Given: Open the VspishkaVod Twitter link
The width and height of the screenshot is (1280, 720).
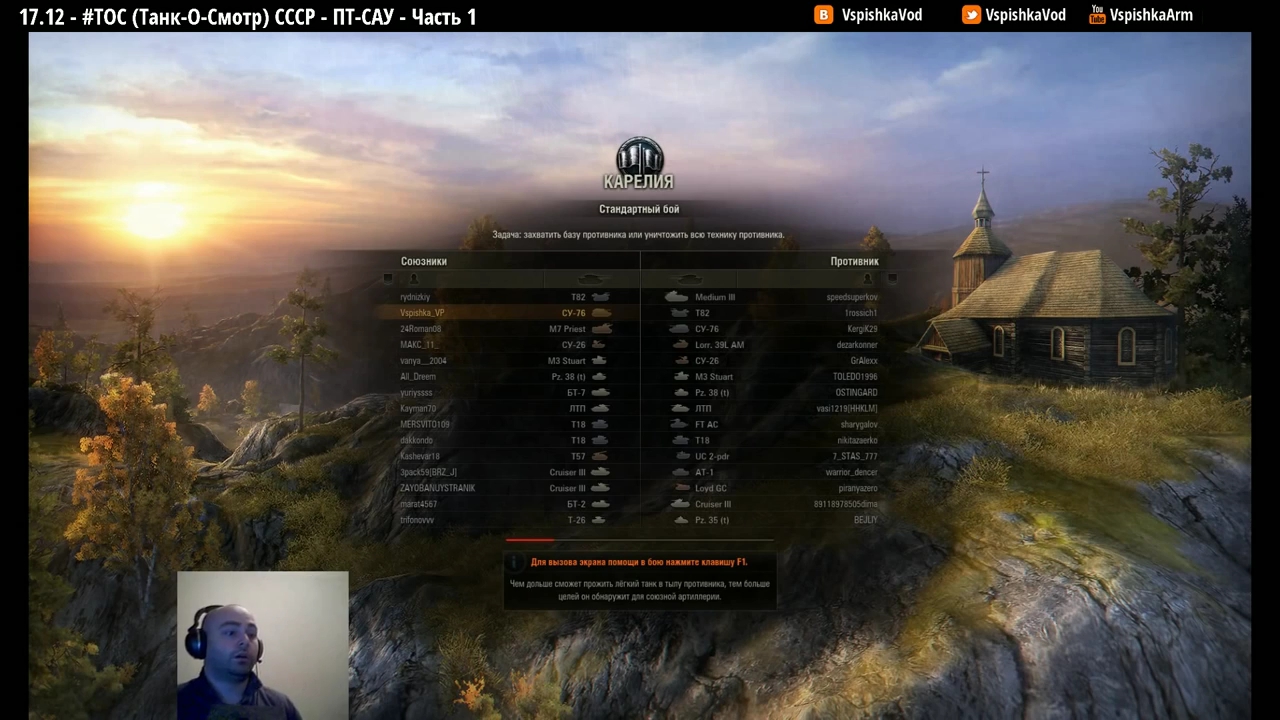Looking at the screenshot, I should coord(1014,15).
